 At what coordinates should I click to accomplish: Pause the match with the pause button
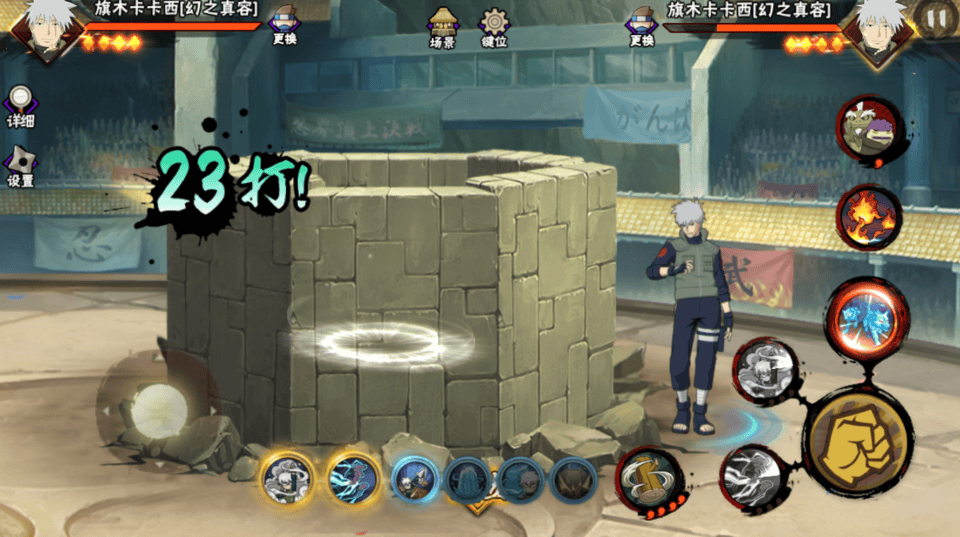point(936,17)
